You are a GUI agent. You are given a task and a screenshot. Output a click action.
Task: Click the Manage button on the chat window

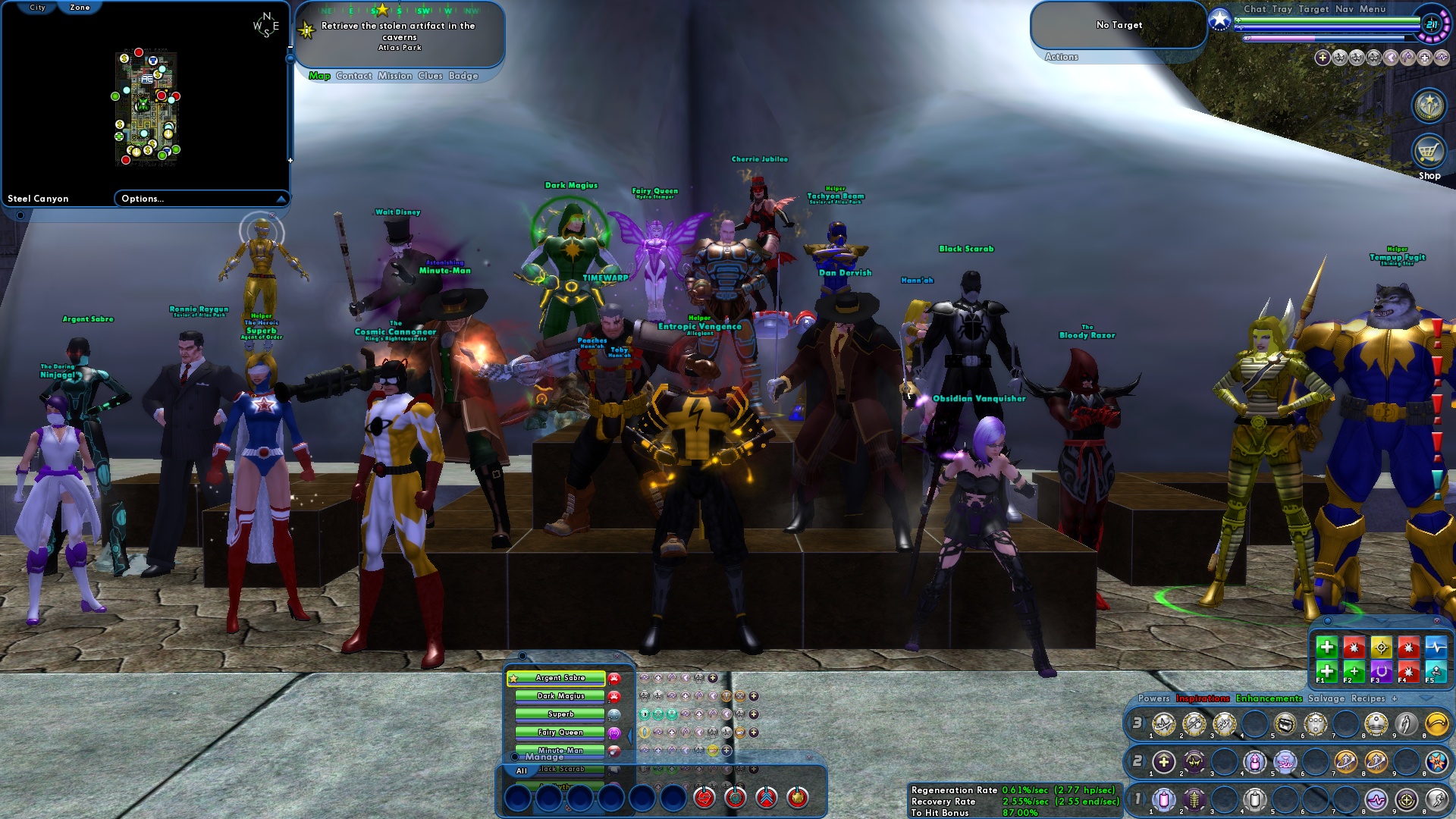click(544, 757)
